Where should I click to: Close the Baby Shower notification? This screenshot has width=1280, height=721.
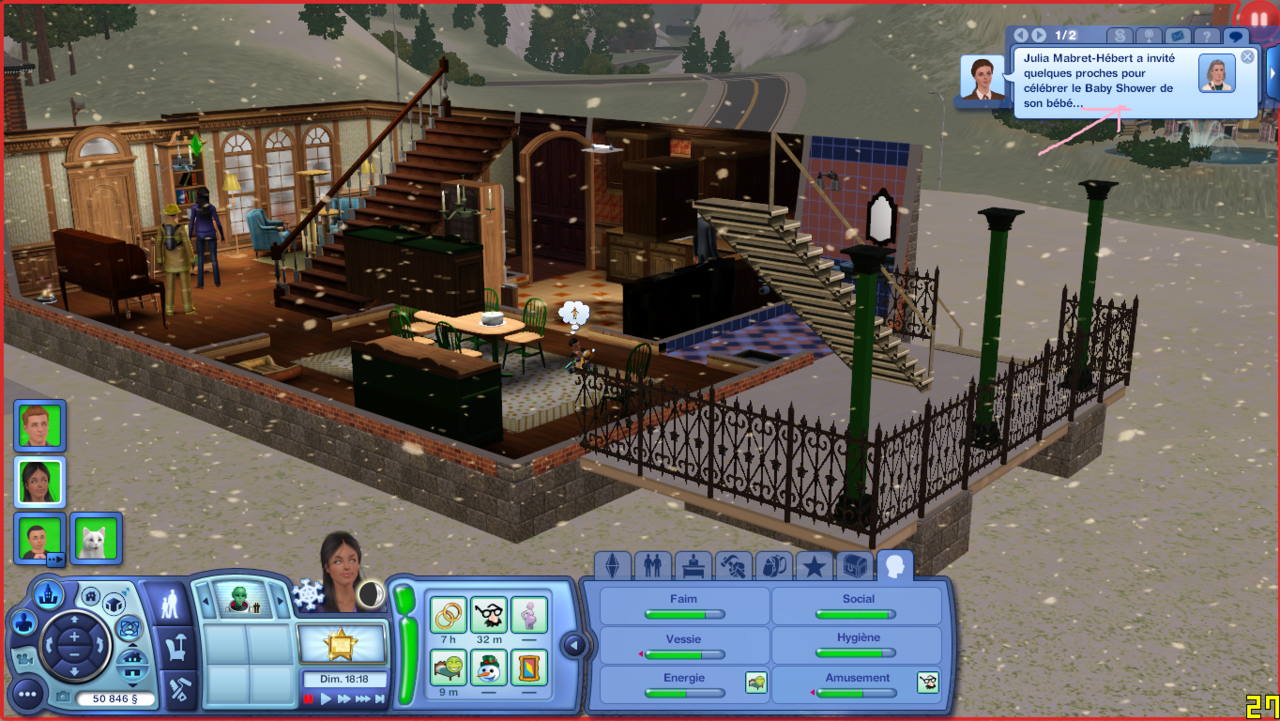coord(1247,57)
